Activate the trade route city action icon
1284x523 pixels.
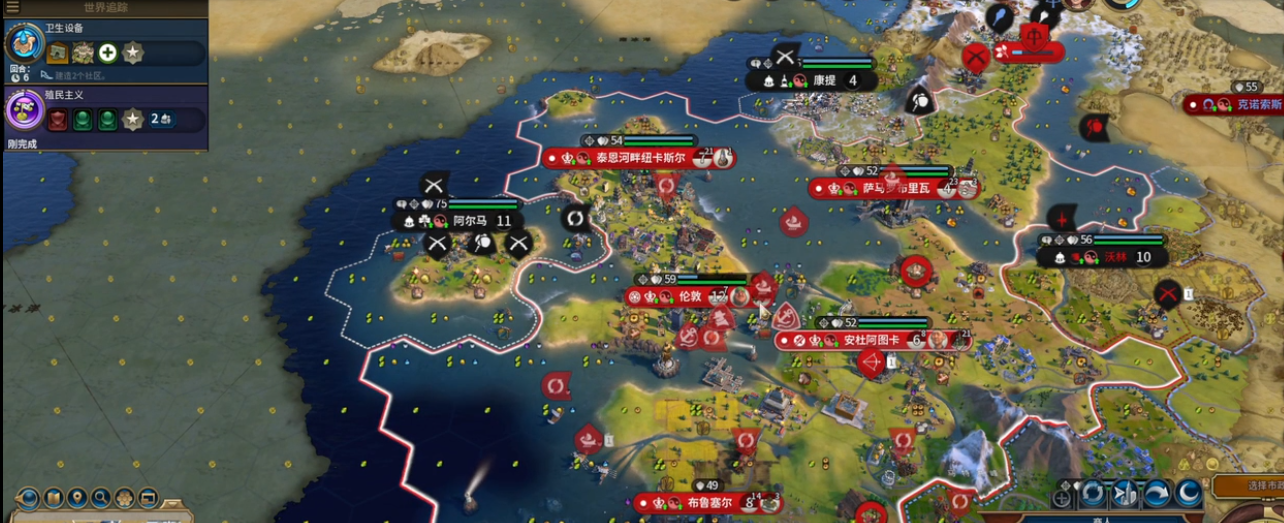click(x=1125, y=493)
